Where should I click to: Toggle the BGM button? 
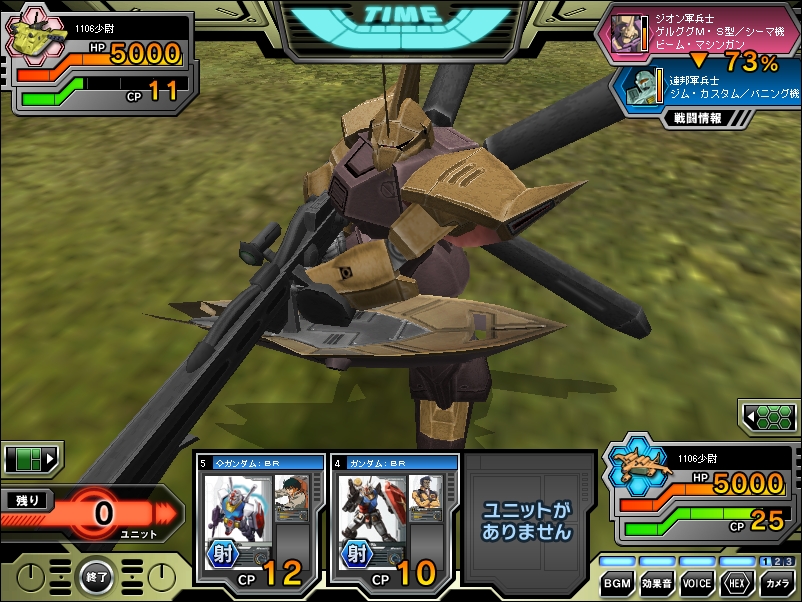[619, 583]
